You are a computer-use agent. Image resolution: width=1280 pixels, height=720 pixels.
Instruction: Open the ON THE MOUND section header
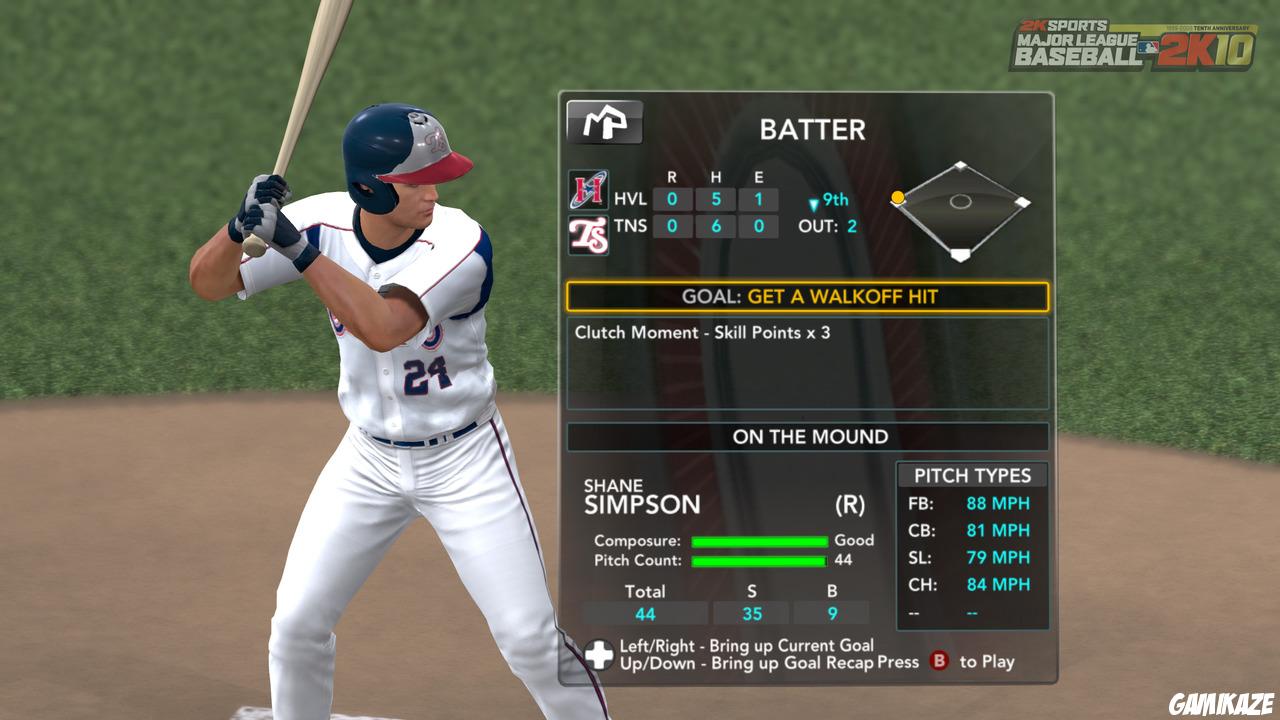[812, 437]
